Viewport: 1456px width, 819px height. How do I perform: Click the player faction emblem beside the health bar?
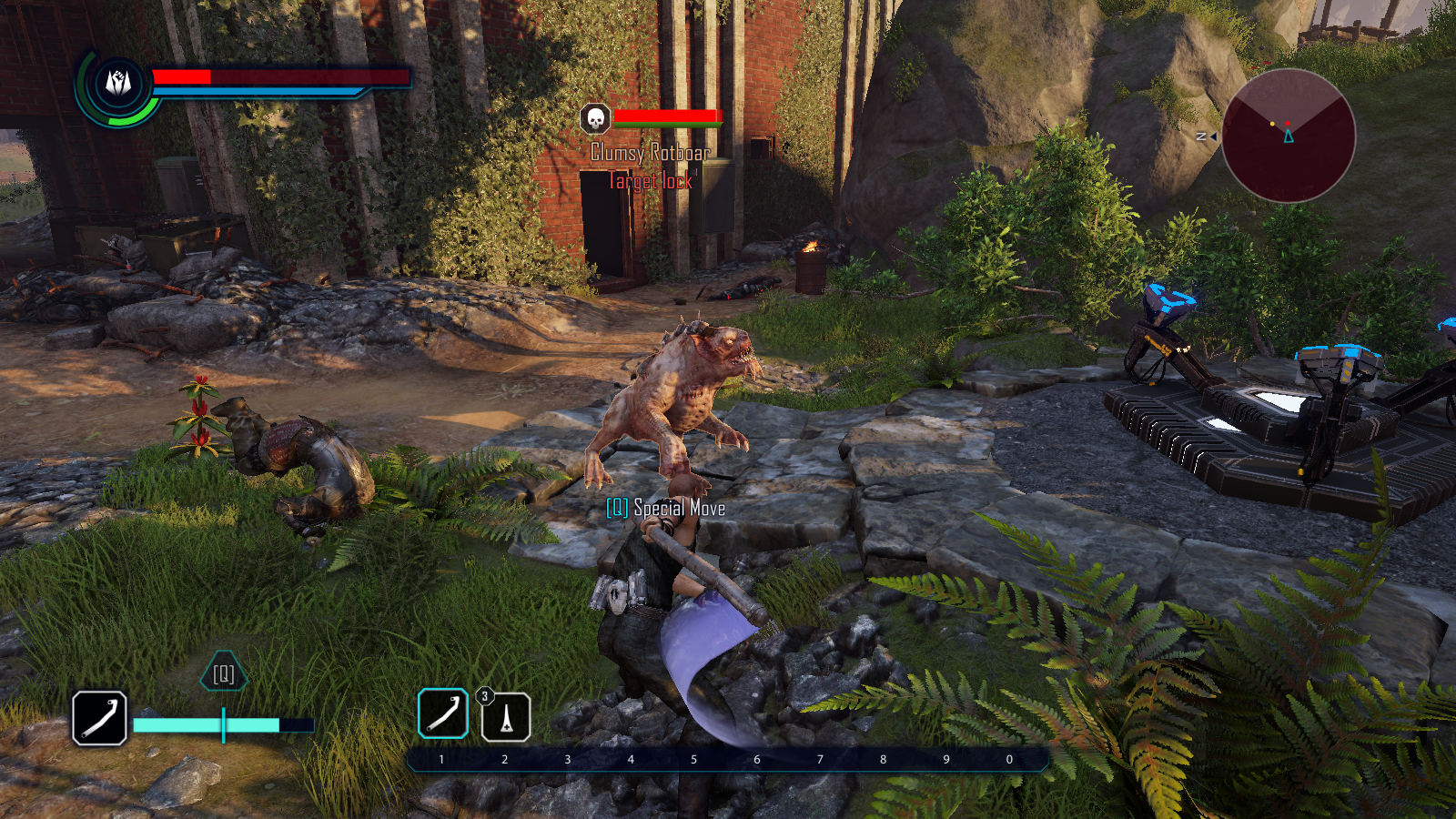coord(118,84)
